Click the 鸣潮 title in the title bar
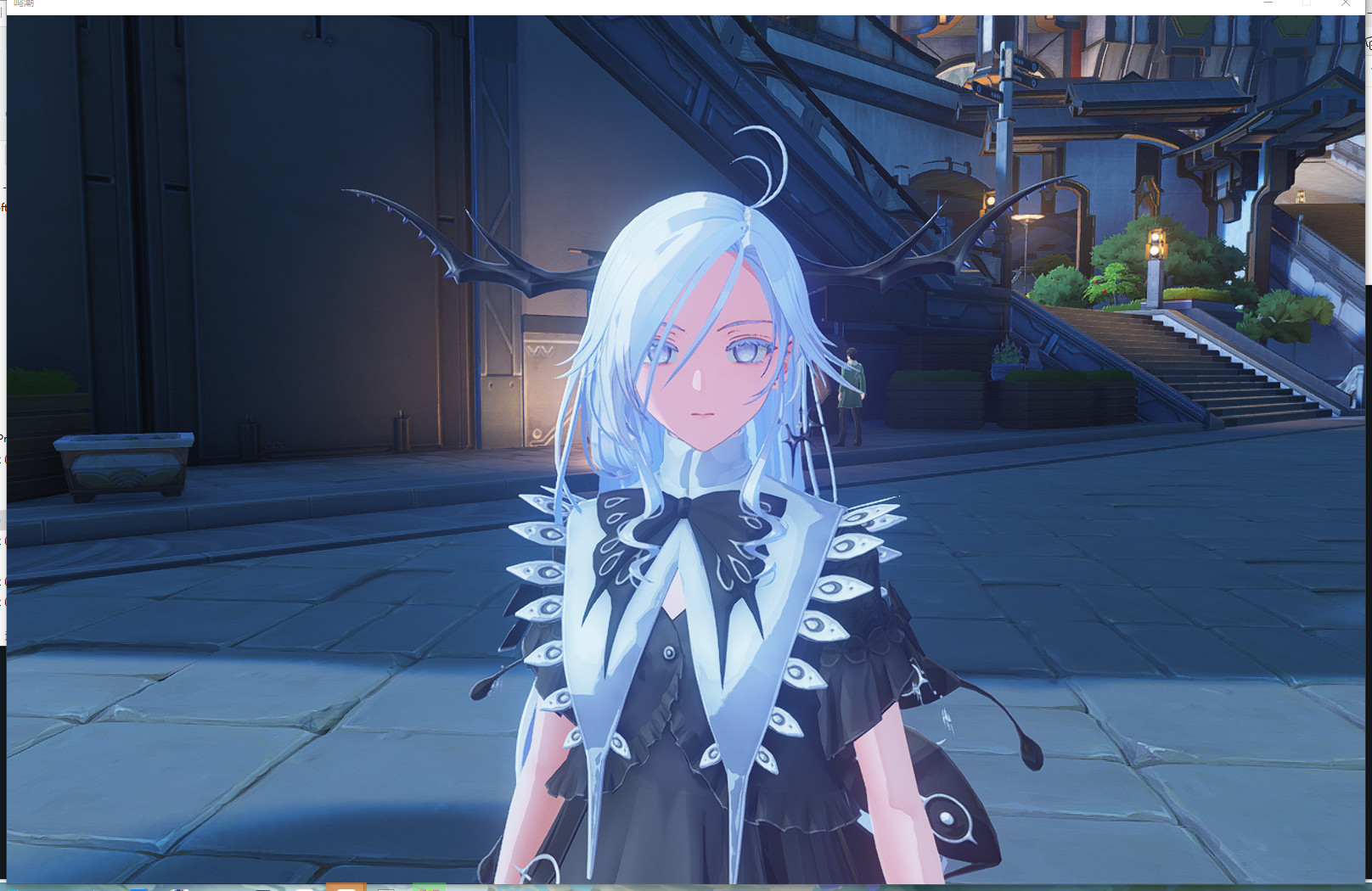1372x891 pixels. click(x=24, y=5)
